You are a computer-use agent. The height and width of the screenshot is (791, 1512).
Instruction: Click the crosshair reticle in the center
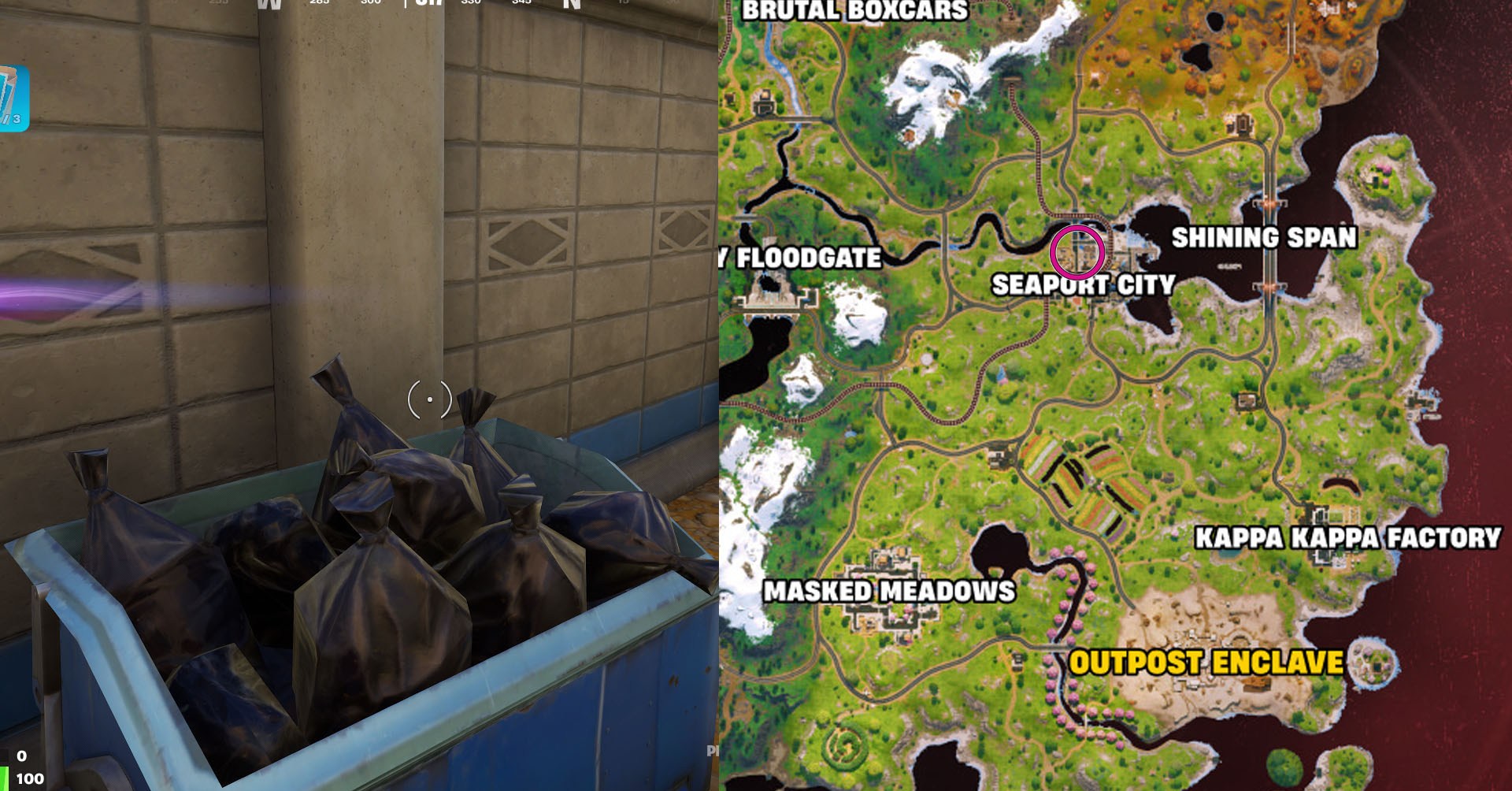pos(428,400)
